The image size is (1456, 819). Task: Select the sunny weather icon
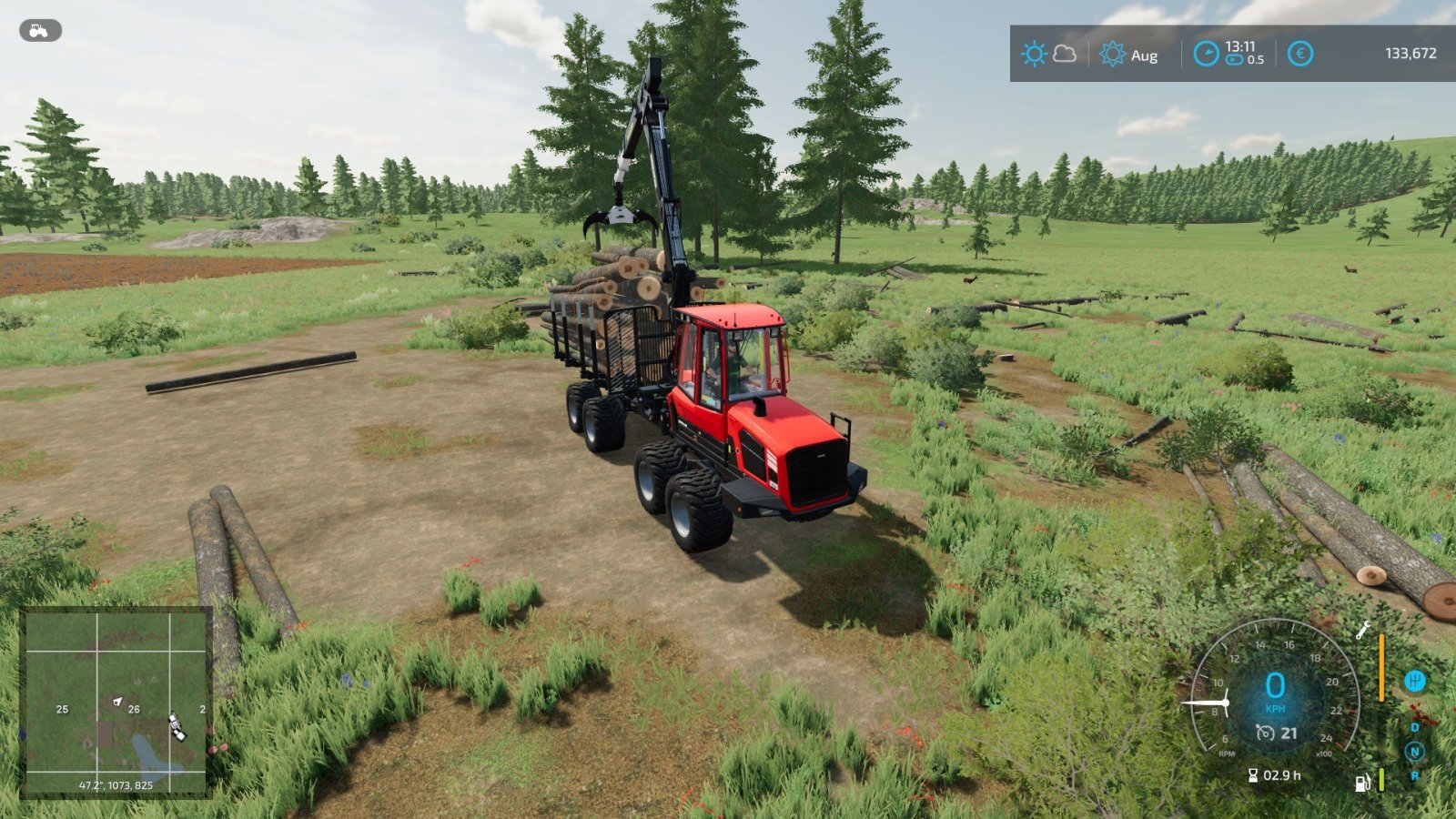(x=1034, y=54)
